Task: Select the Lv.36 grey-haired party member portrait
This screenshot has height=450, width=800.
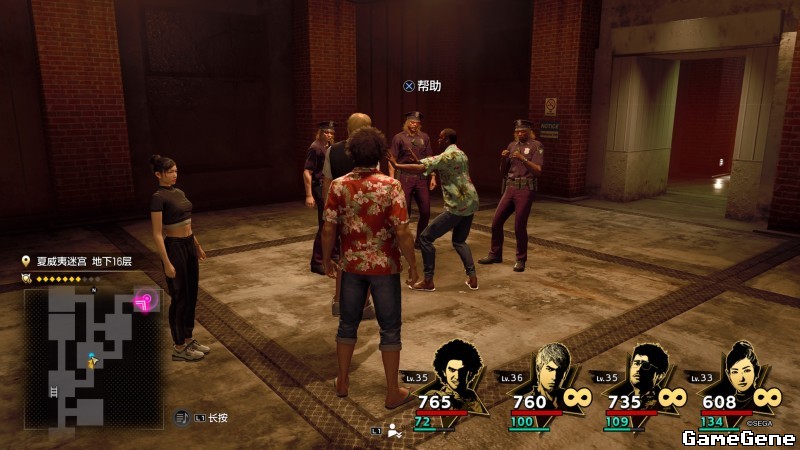Action: pyautogui.click(x=551, y=368)
